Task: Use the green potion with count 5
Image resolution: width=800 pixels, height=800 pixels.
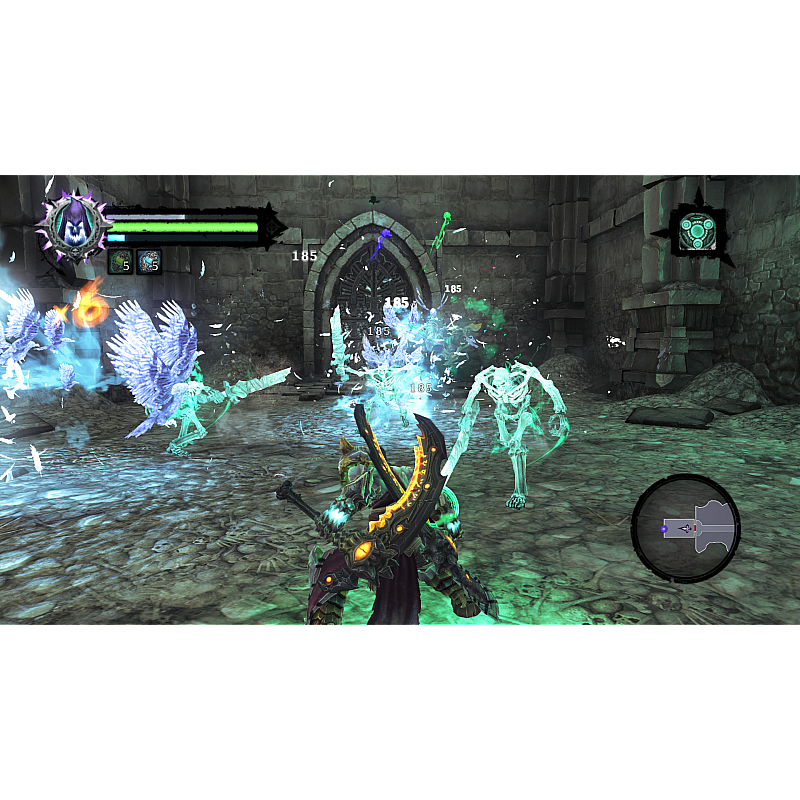Action: [x=120, y=262]
